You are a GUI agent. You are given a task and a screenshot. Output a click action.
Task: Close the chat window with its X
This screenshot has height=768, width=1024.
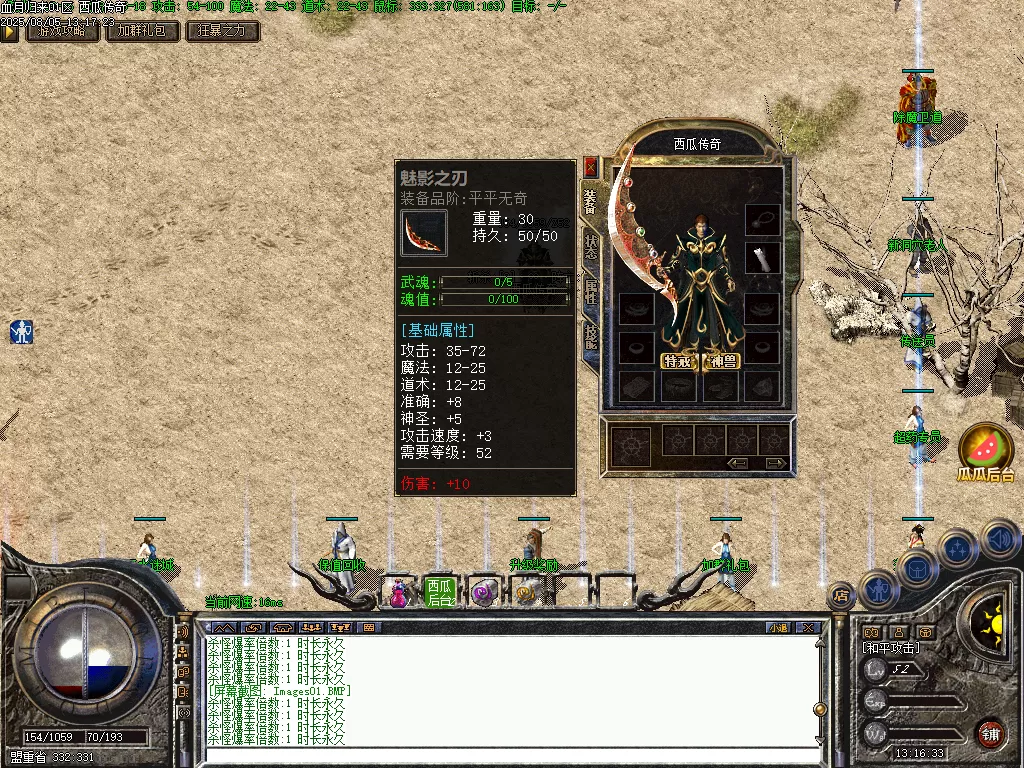(809, 628)
